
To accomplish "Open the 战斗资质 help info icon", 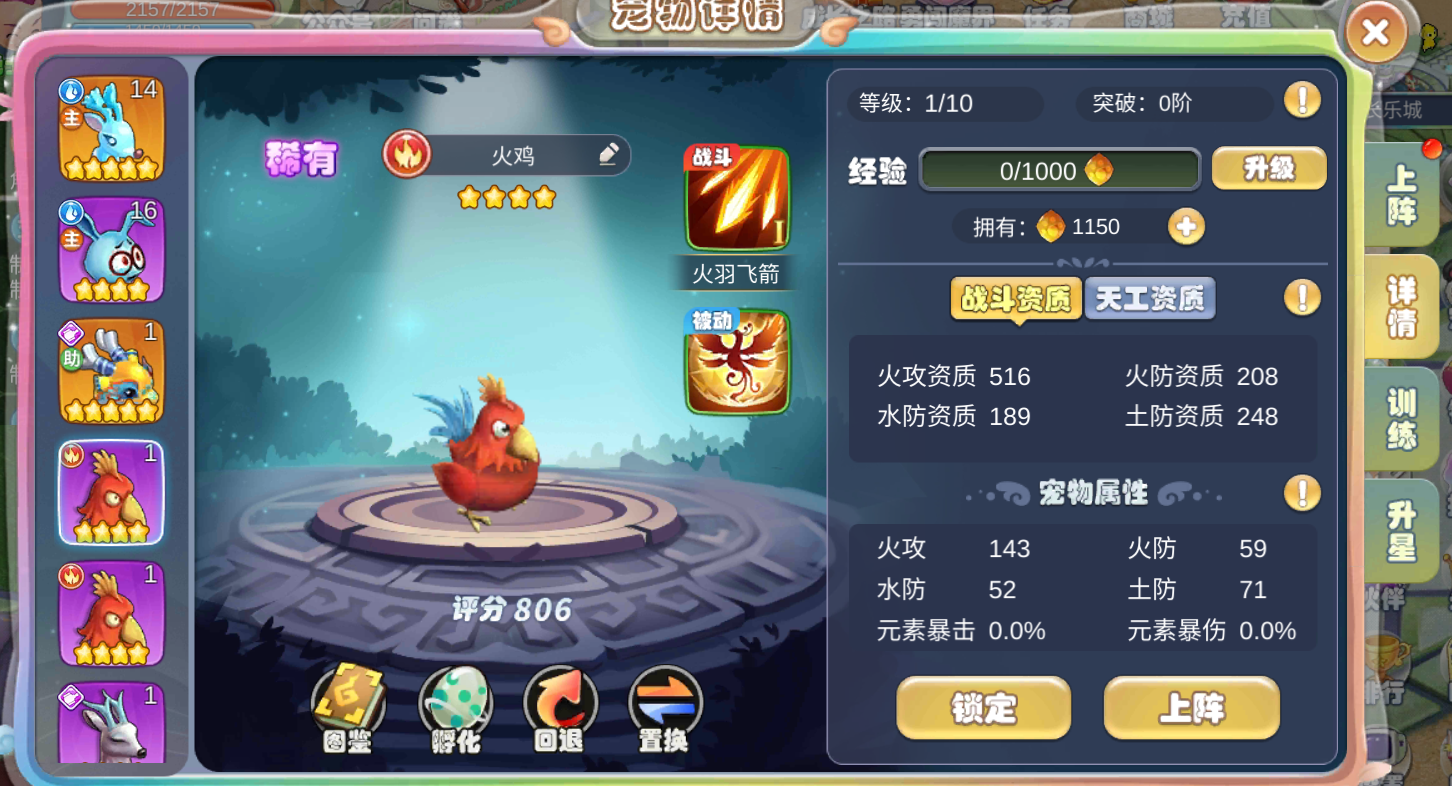I will pos(1302,298).
